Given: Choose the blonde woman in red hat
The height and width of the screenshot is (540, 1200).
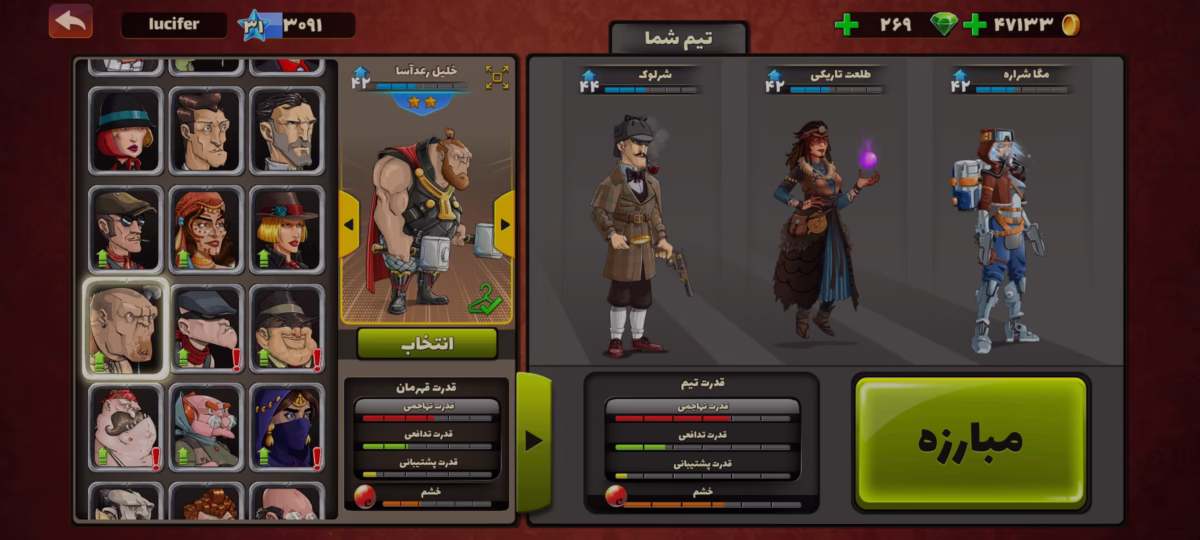Looking at the screenshot, I should click(286, 229).
